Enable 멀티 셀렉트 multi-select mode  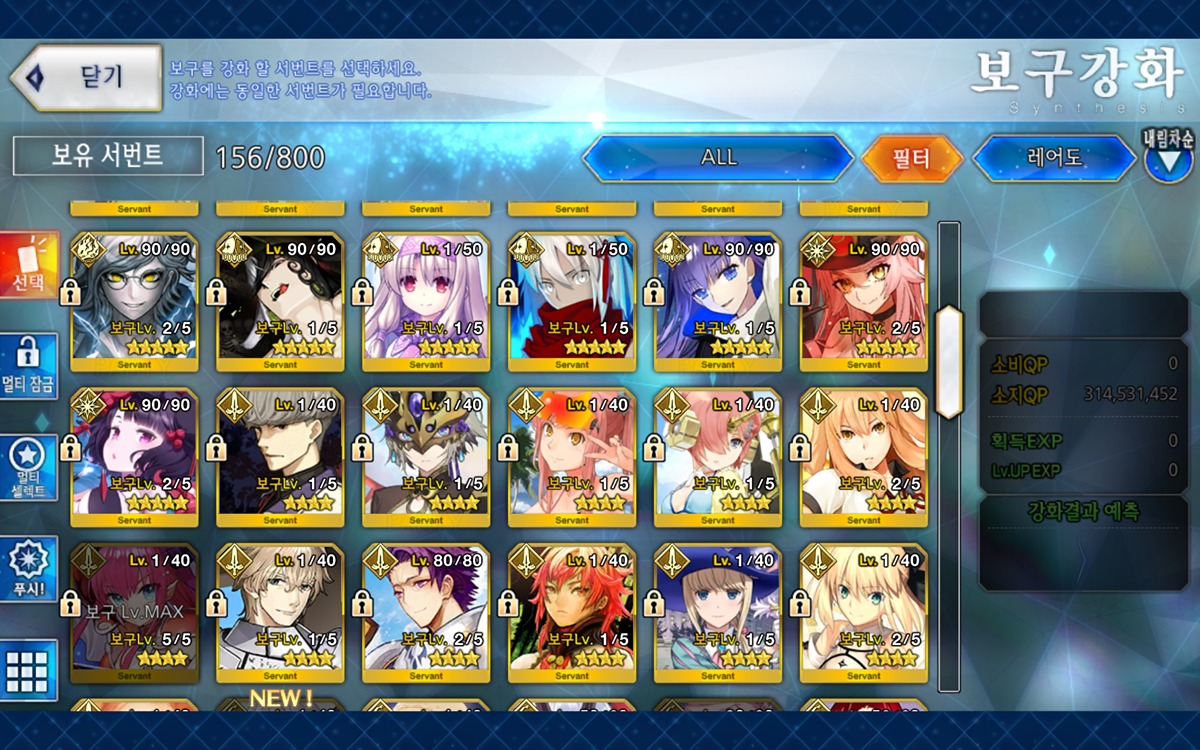click(29, 467)
